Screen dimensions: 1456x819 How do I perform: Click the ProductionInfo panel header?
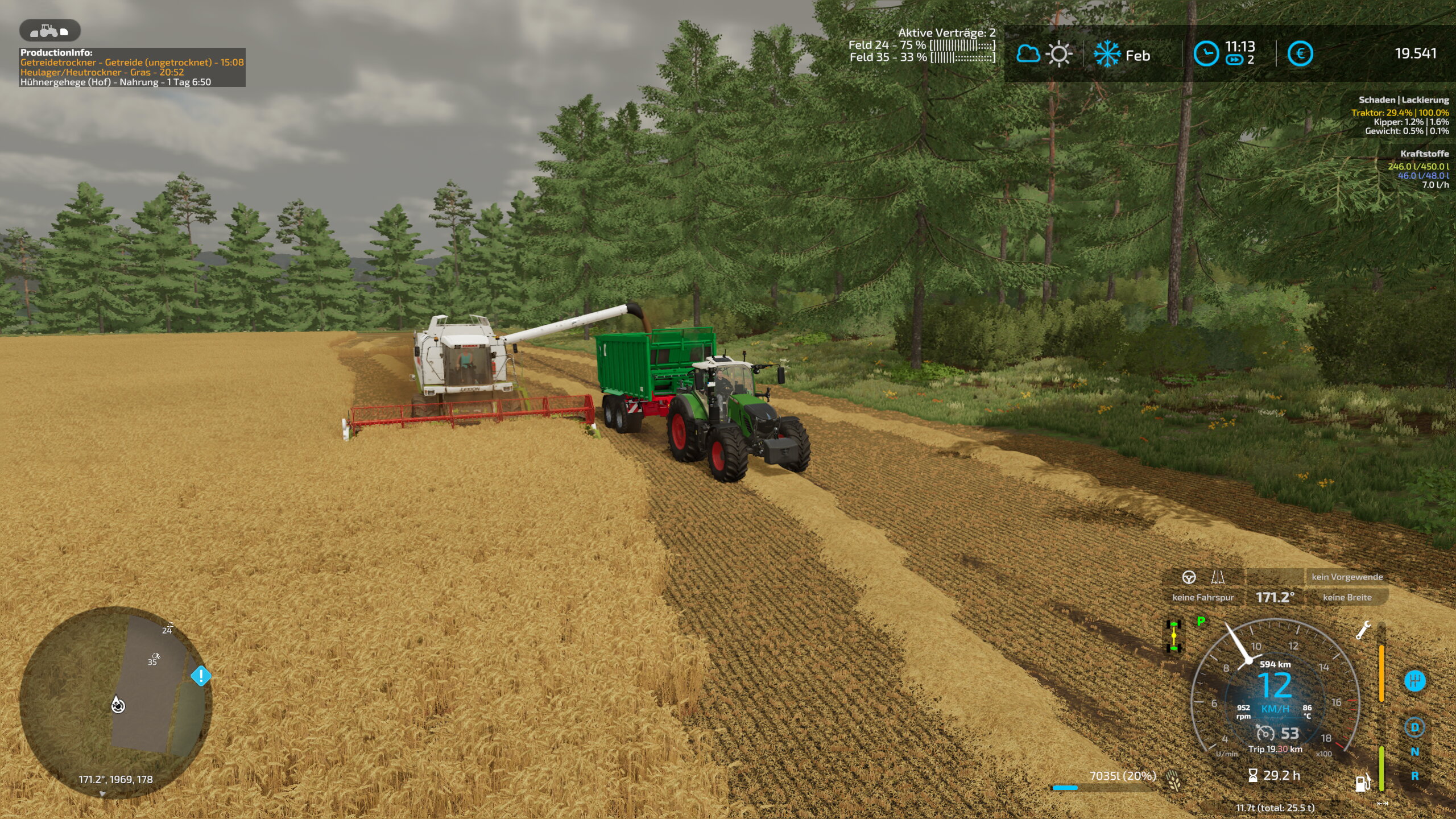[56, 52]
